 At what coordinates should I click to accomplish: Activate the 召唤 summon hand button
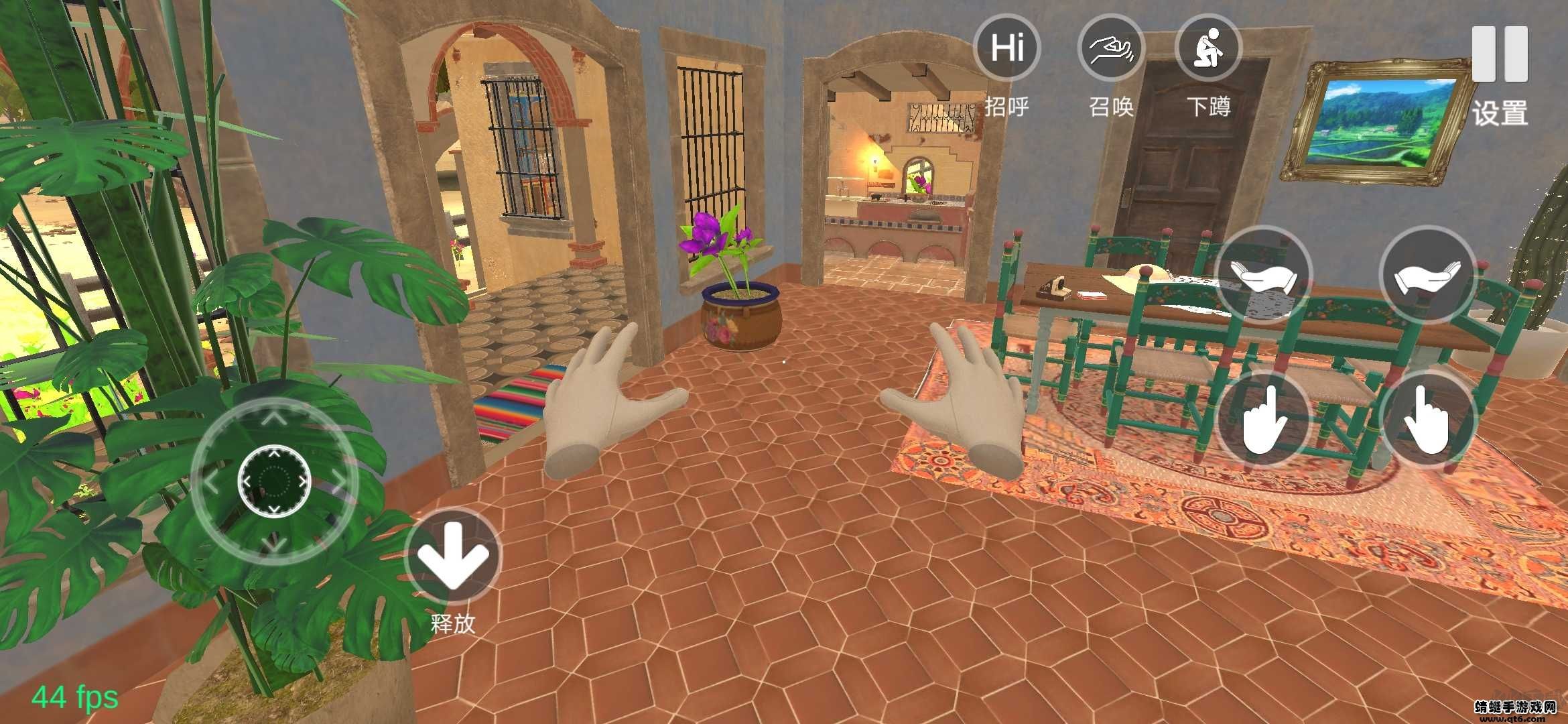[1110, 49]
